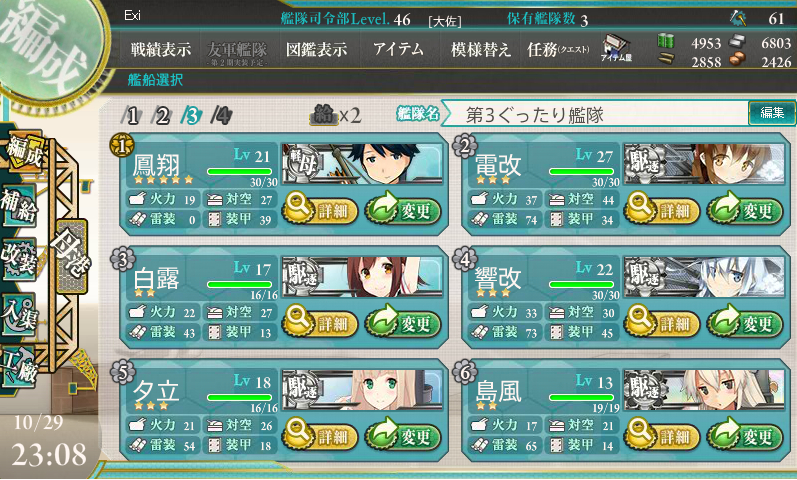Switch to fleet tab 2

click(x=162, y=114)
